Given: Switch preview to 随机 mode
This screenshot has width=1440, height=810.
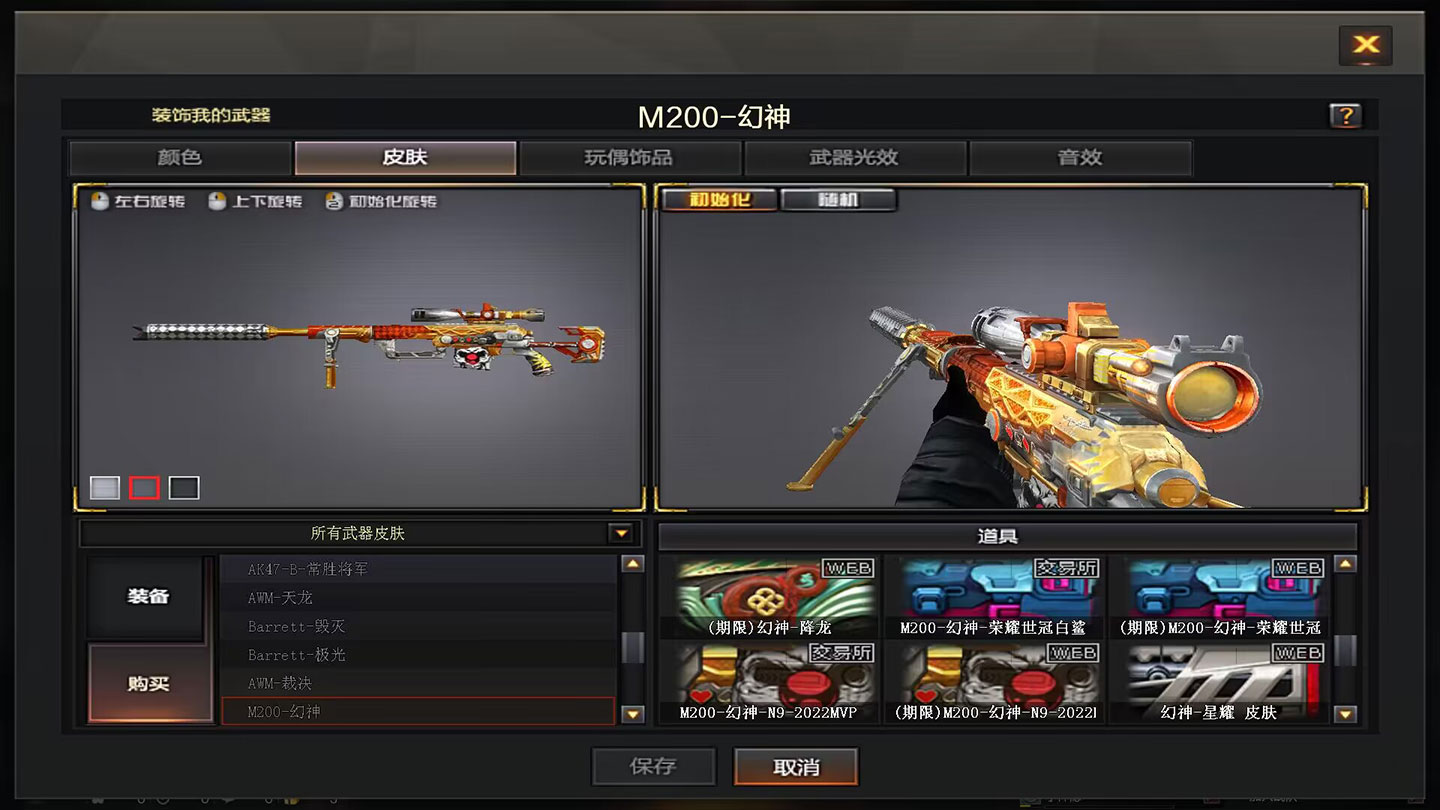Looking at the screenshot, I should pyautogui.click(x=840, y=199).
